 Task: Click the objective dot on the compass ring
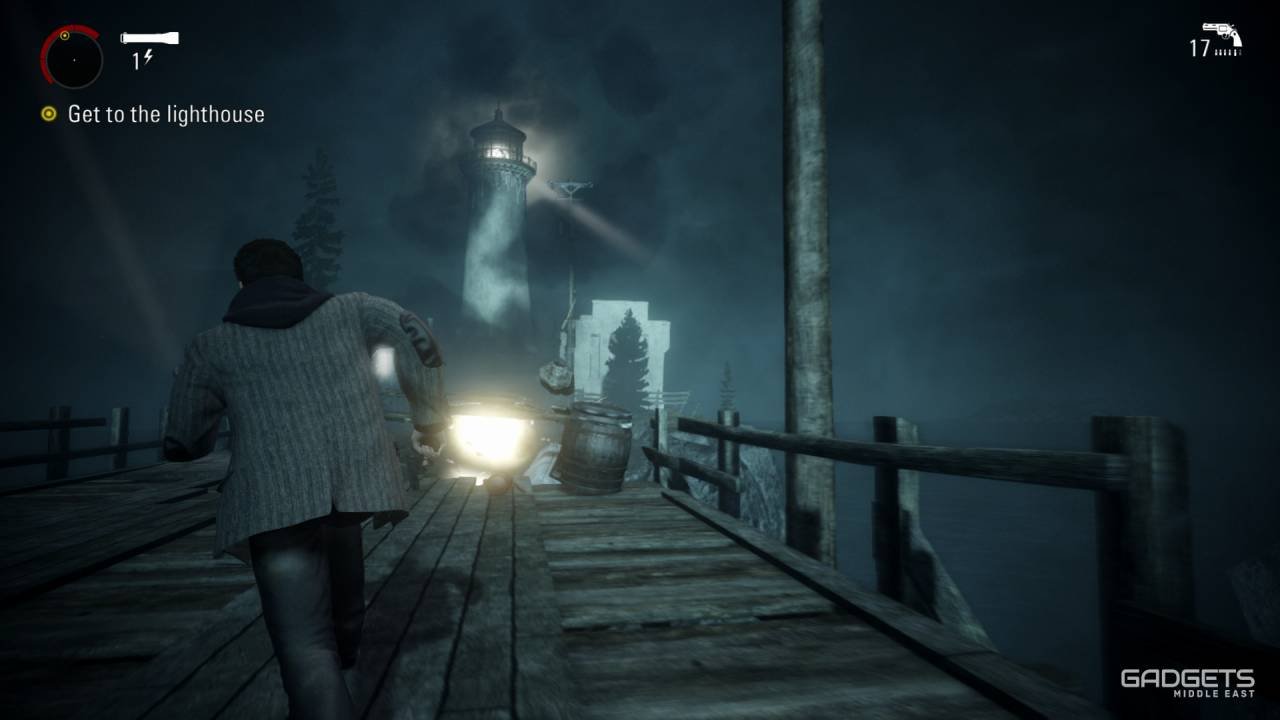66,36
